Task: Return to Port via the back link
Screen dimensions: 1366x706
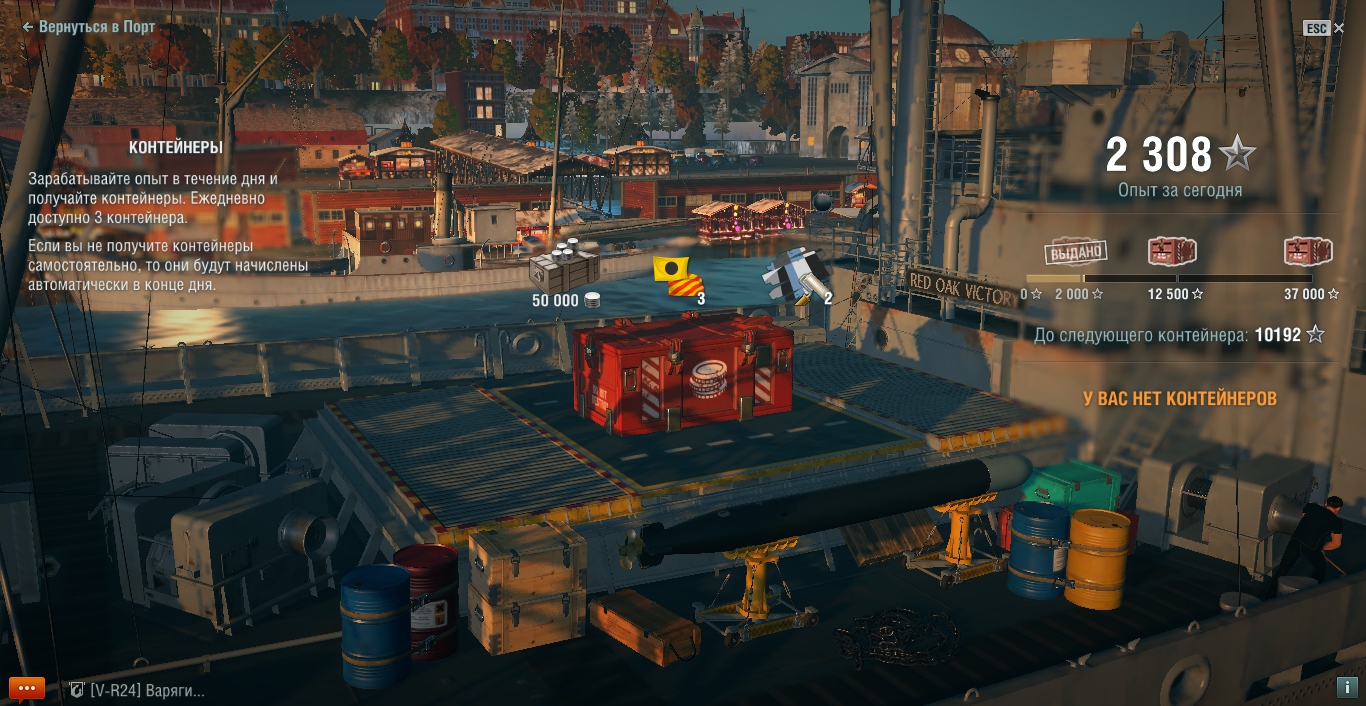Action: point(89,27)
